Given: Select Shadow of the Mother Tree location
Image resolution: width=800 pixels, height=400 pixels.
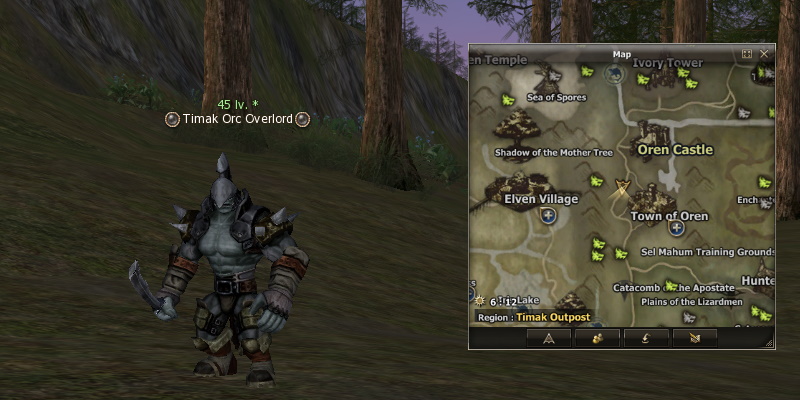Looking at the screenshot, I should (553, 152).
